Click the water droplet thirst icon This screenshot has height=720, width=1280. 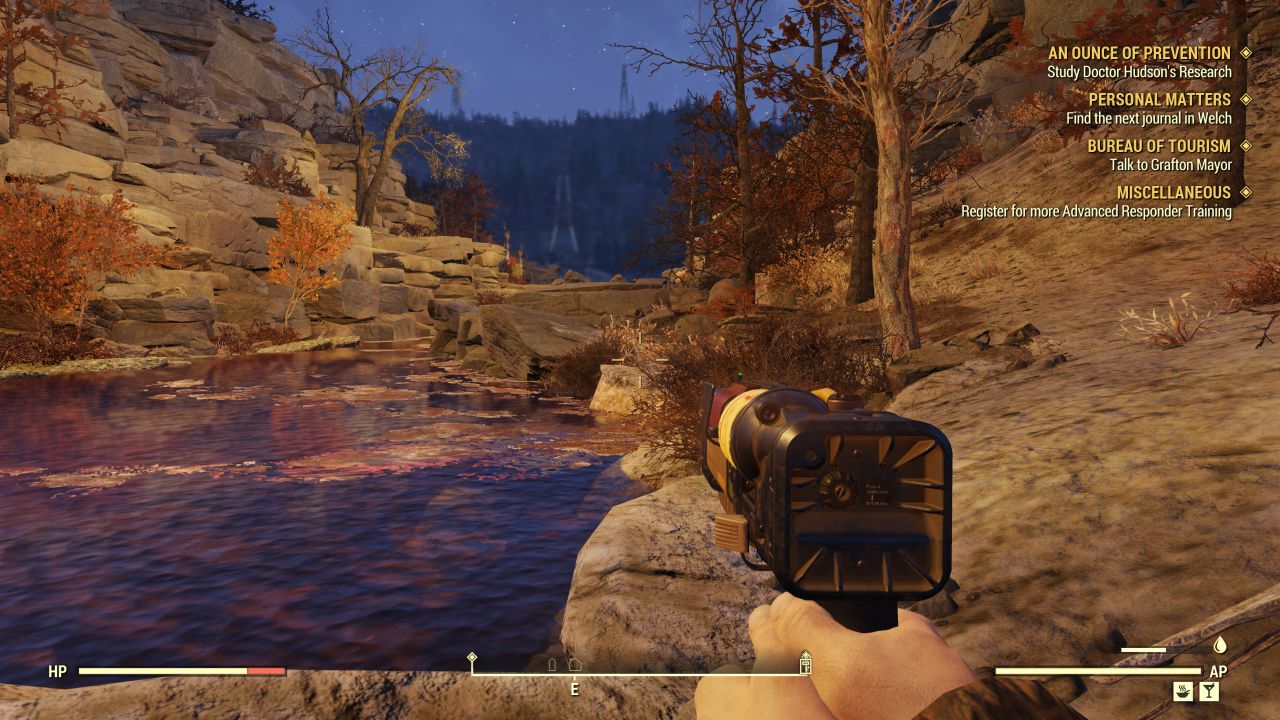[x=1220, y=646]
